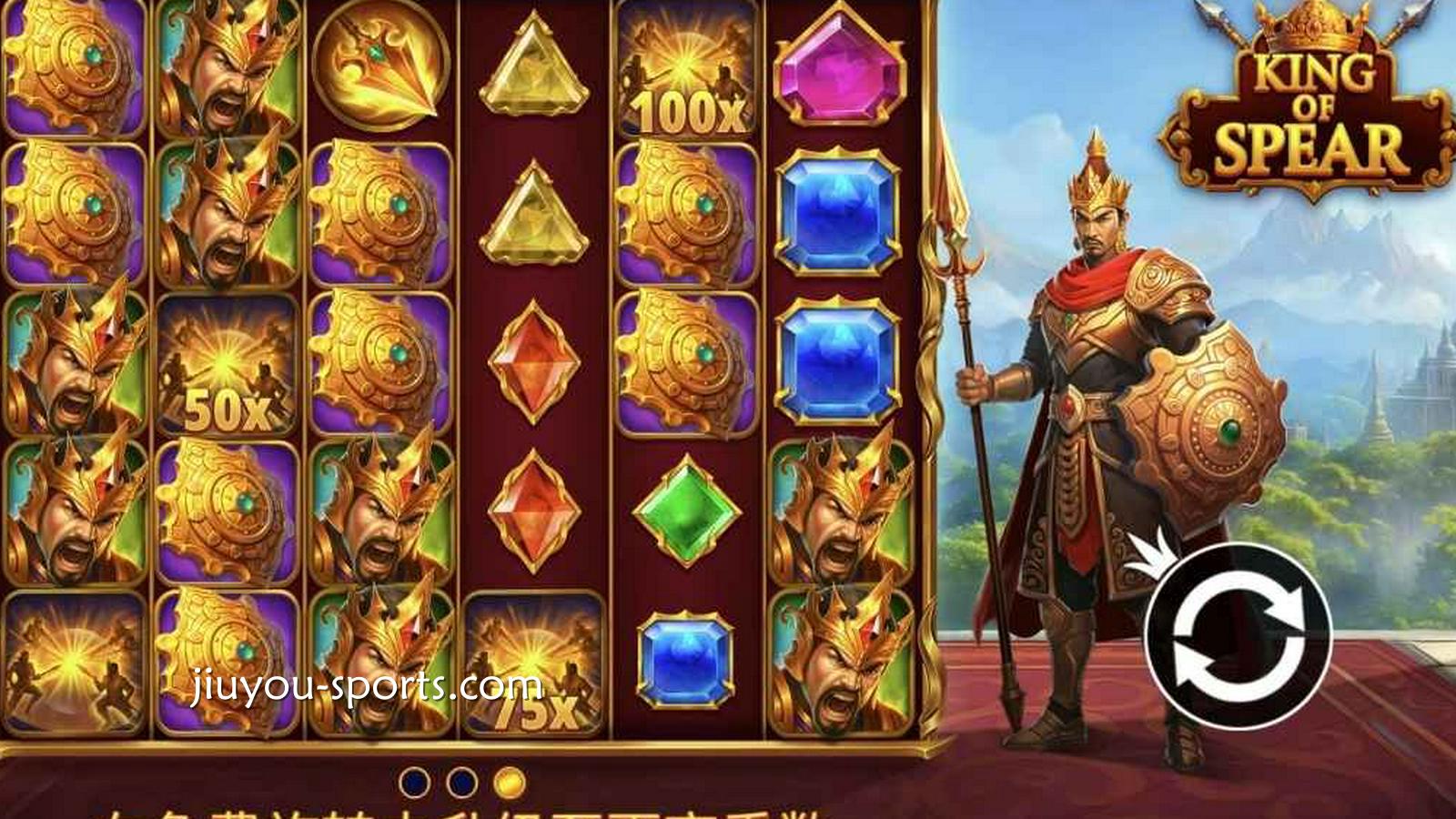This screenshot has height=819, width=1456.
Task: Spin the reels with the circular arrows button
Action: (1238, 636)
